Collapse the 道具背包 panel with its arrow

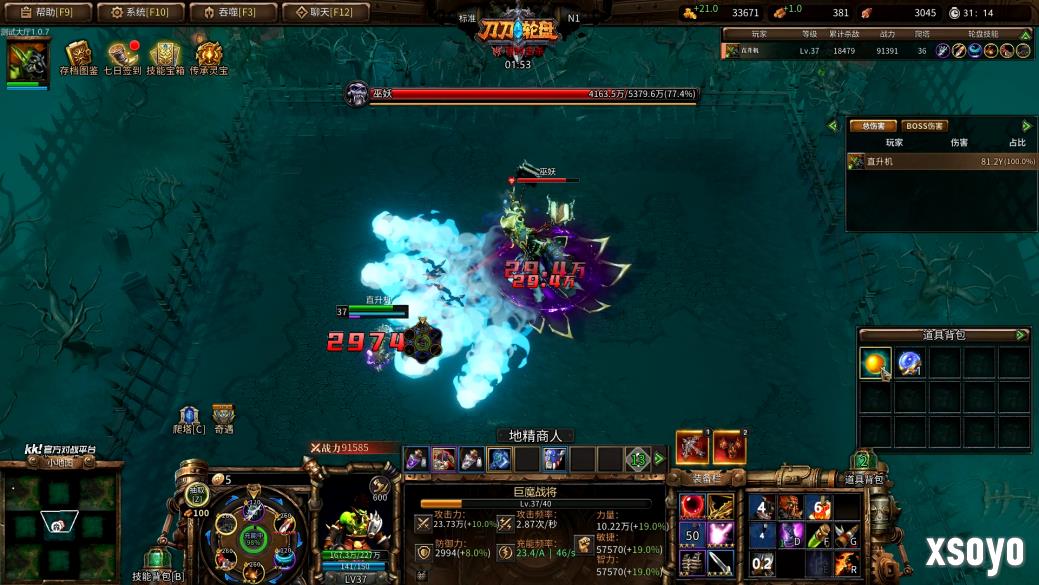1021,335
